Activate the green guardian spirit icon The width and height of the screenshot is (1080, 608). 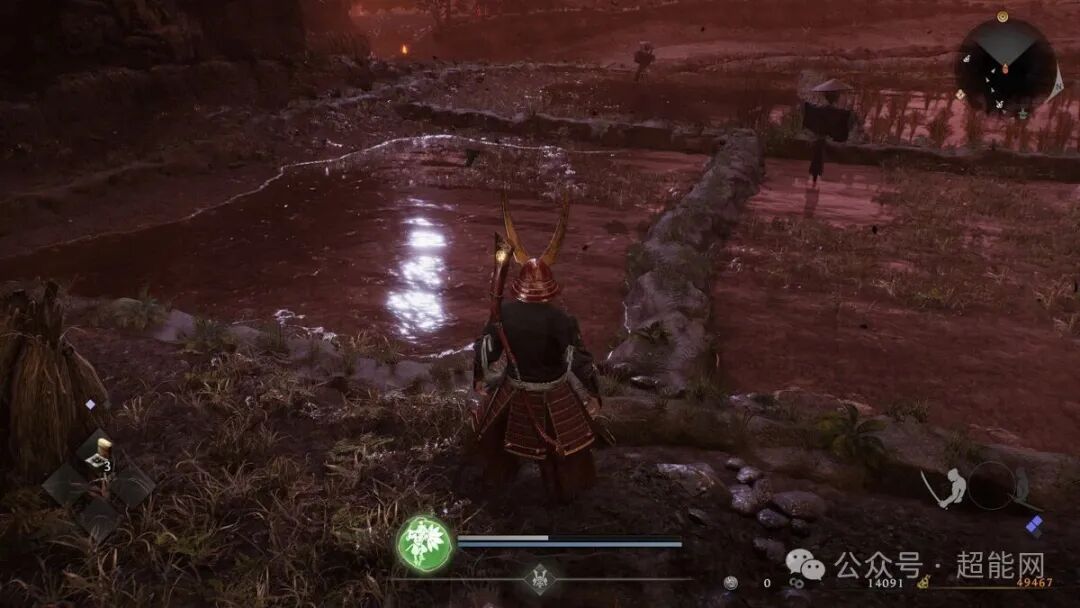[424, 544]
